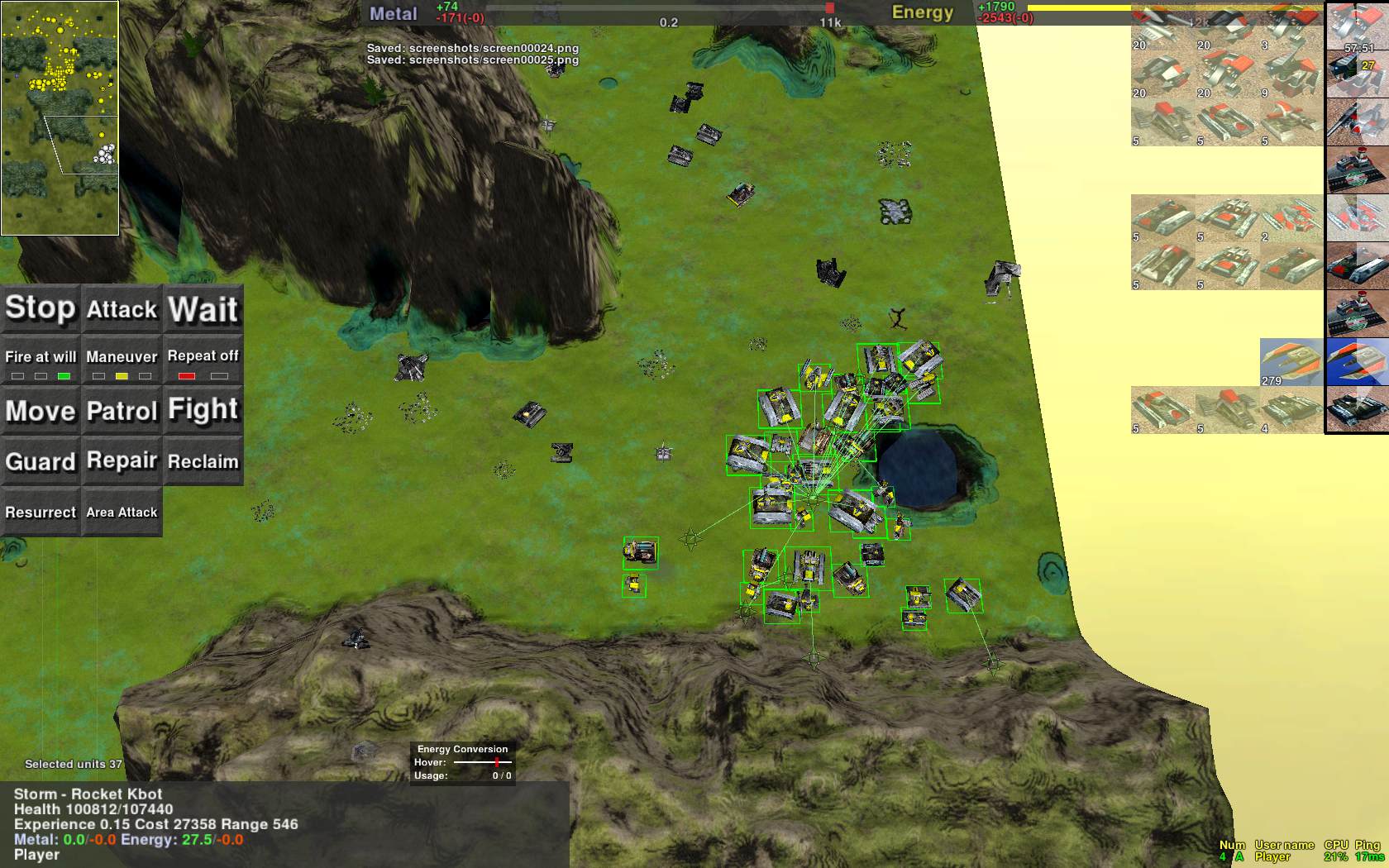Select the build icon showing count 27
The image size is (1389, 868).
click(1357, 74)
